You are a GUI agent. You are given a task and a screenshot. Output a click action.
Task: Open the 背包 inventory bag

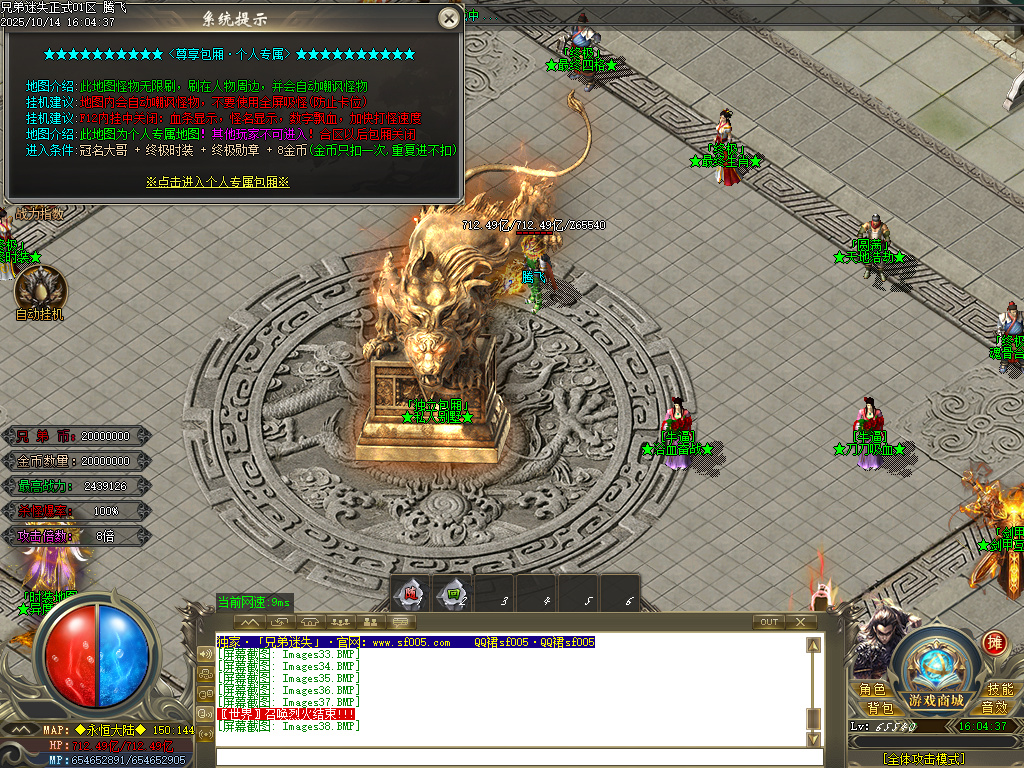click(880, 708)
